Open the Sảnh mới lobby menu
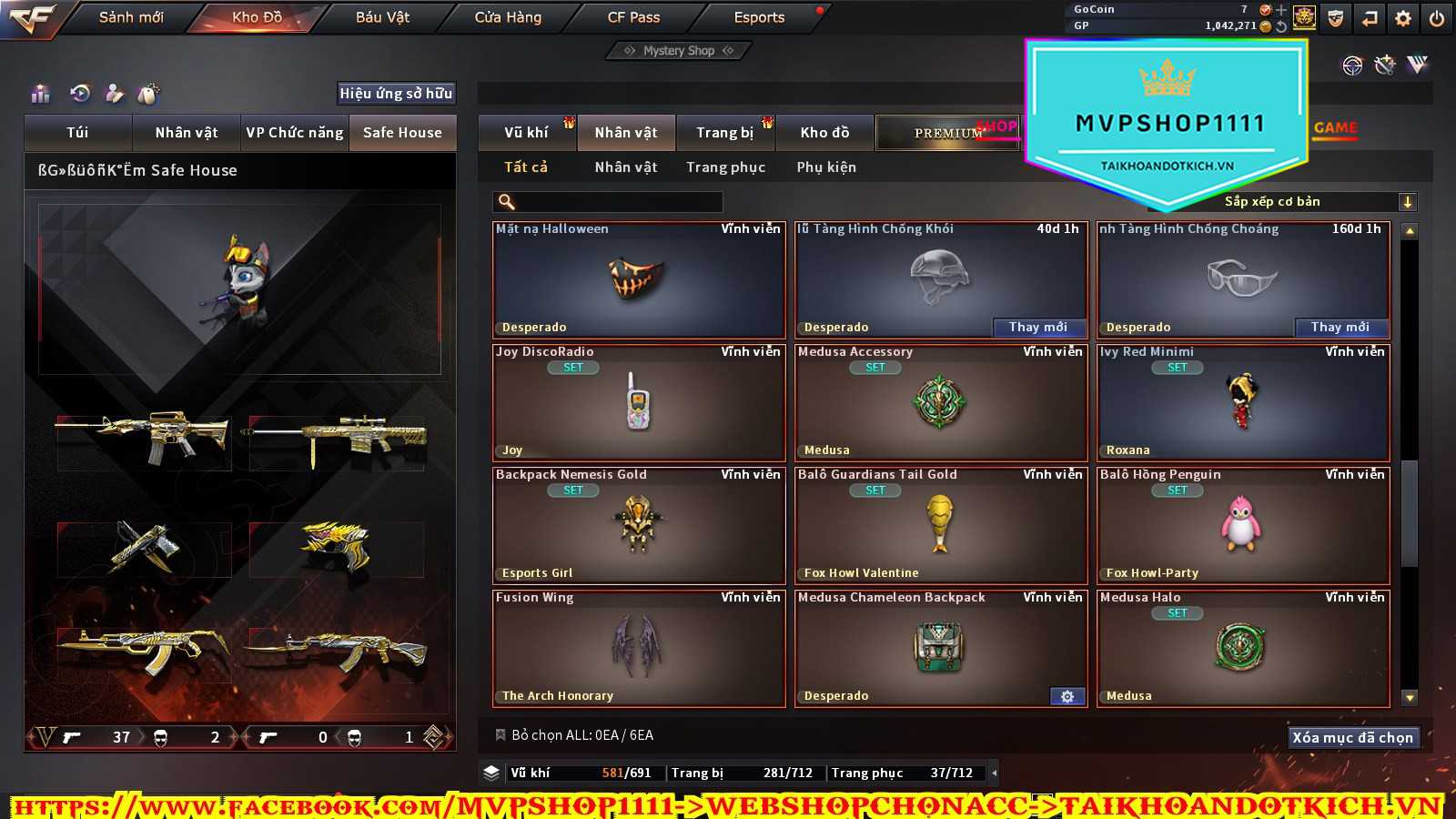Screen dimensions: 1456x819 [x=131, y=17]
